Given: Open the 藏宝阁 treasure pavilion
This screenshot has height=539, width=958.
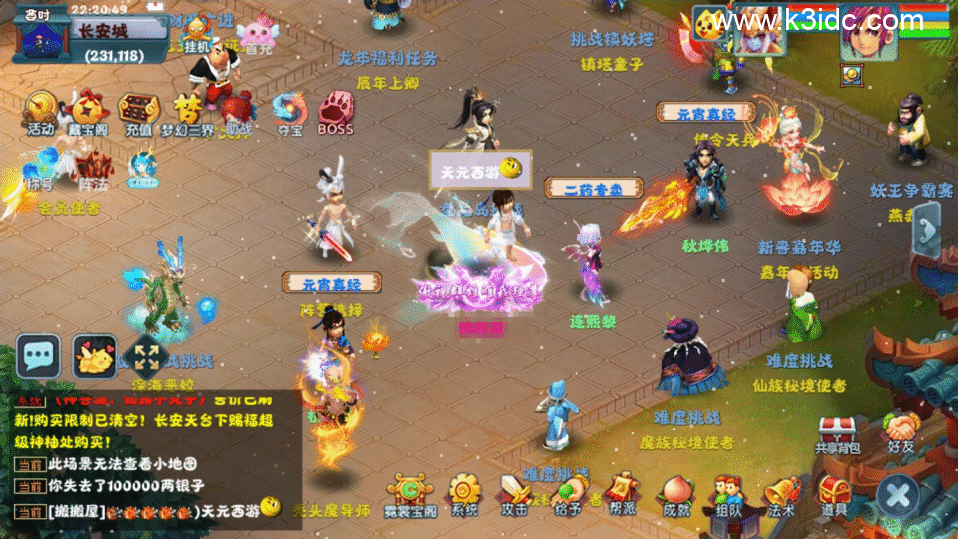Looking at the screenshot, I should 88,111.
